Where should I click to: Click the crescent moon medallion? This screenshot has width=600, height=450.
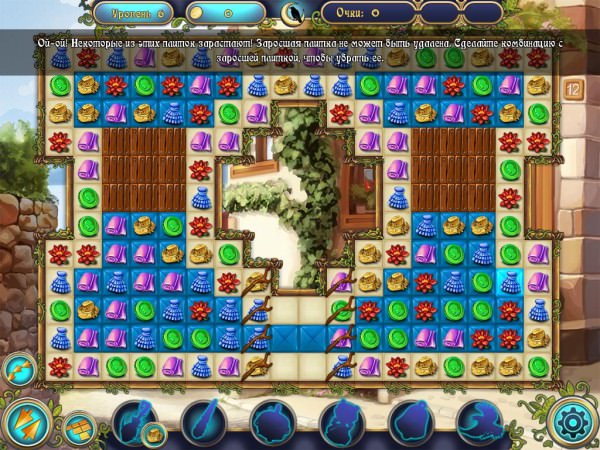point(291,12)
